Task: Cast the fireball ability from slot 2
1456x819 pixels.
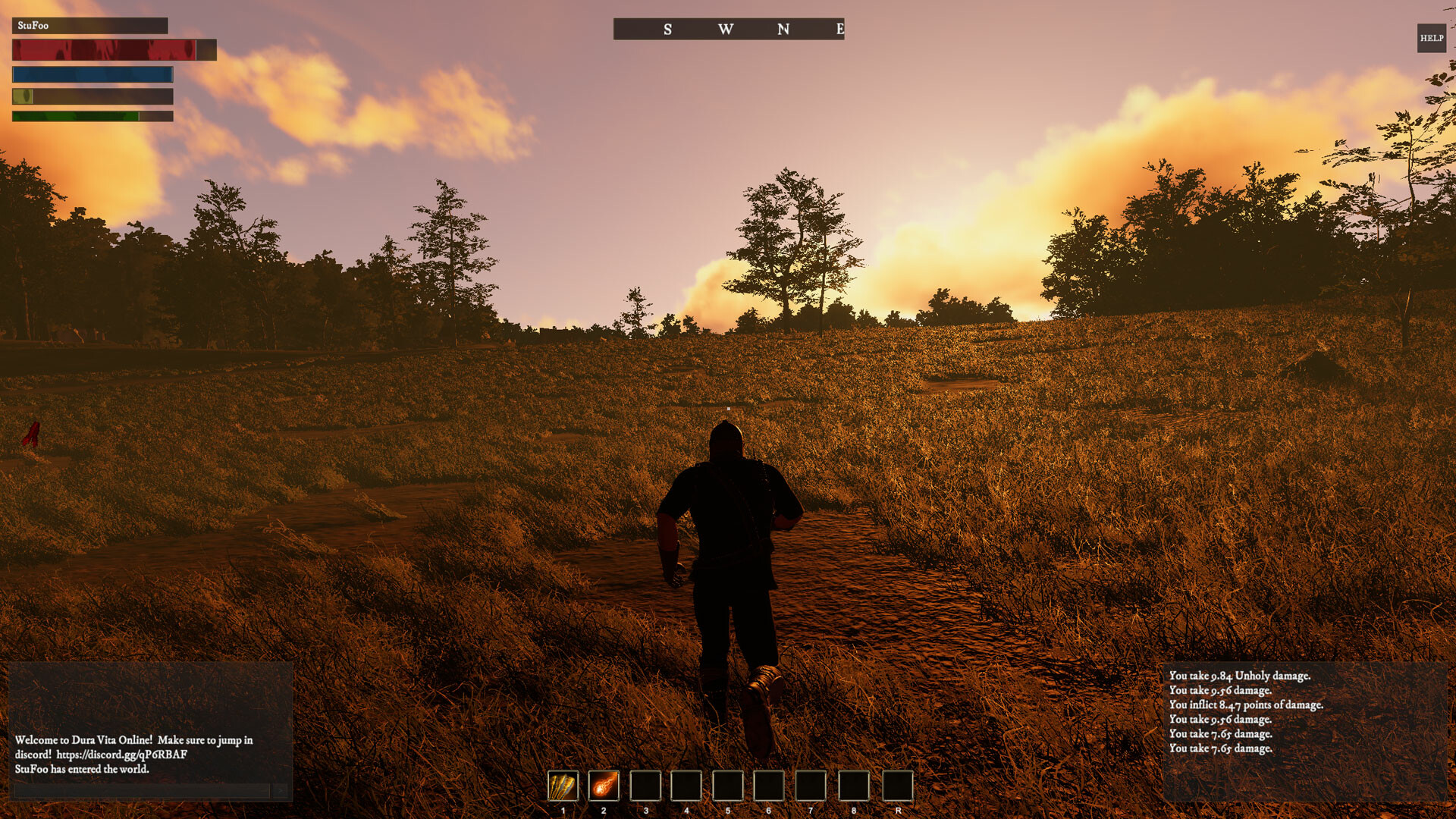Action: coord(604,787)
